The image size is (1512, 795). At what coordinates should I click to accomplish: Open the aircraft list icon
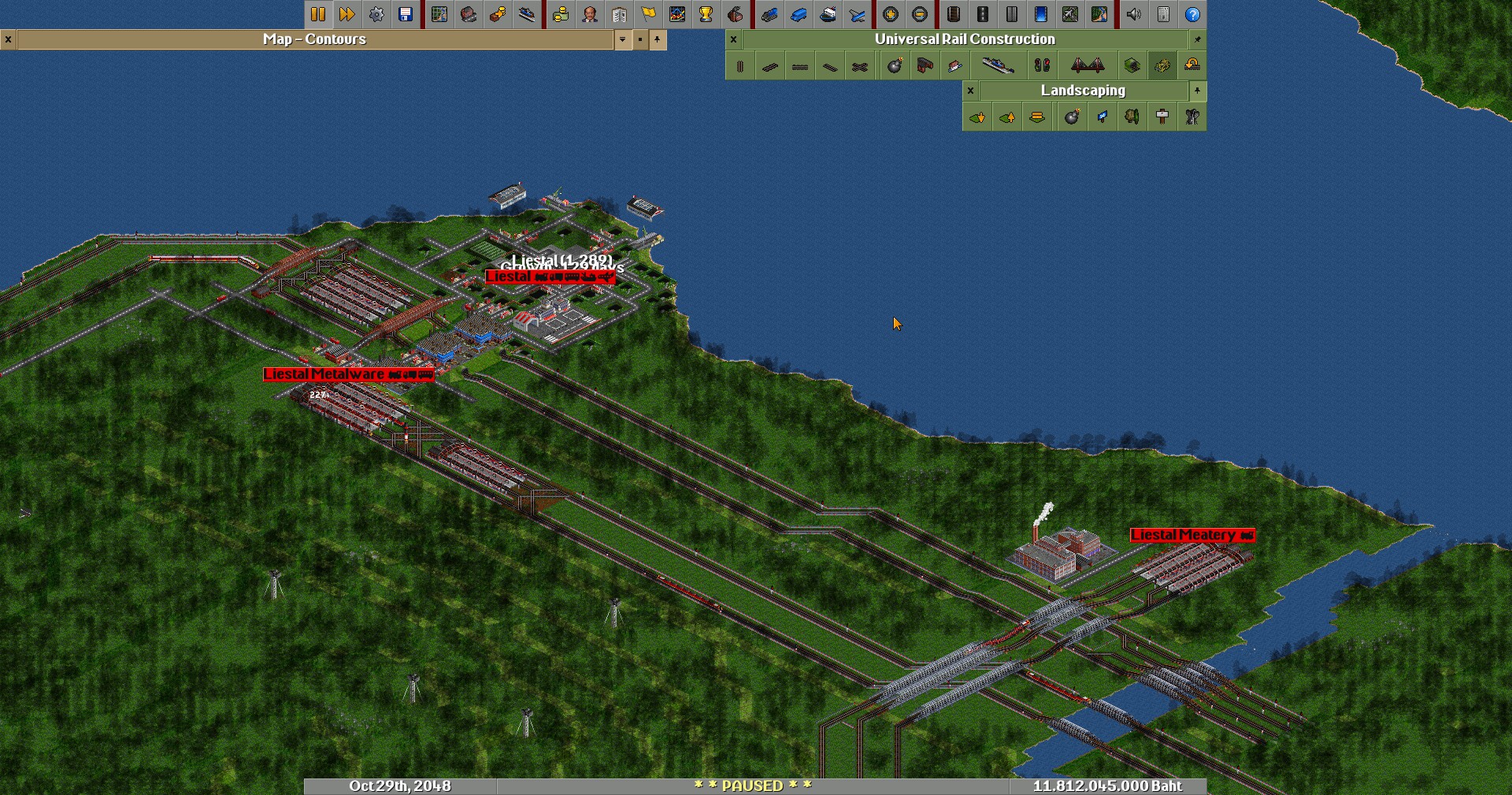(857, 14)
